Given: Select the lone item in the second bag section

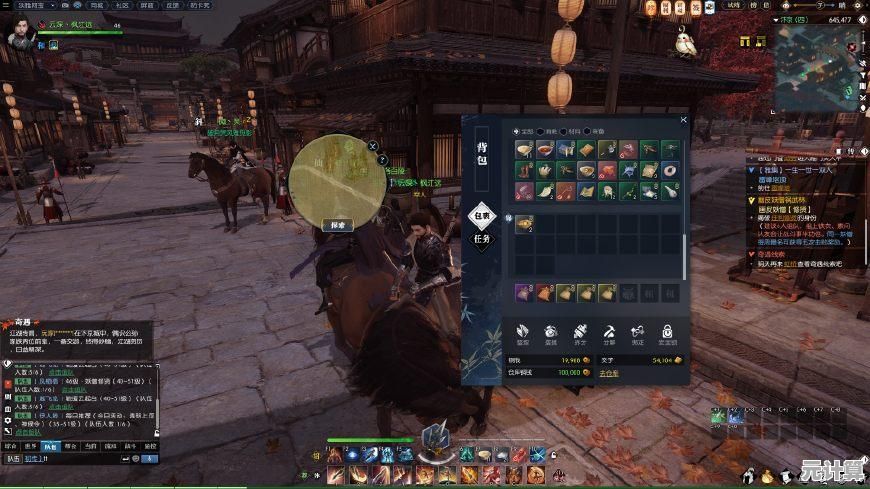Looking at the screenshot, I should tap(524, 226).
